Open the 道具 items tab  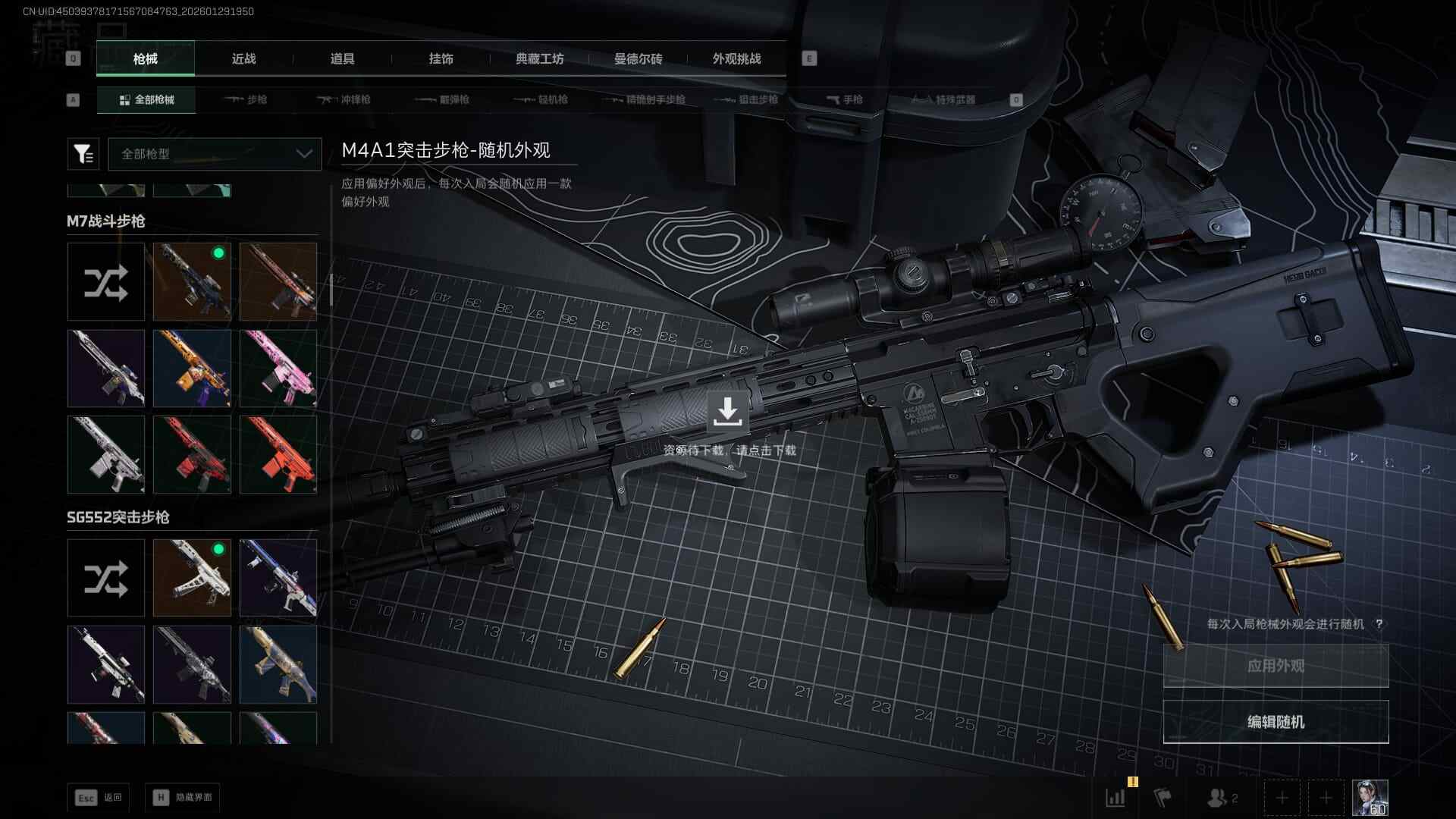[x=342, y=59]
